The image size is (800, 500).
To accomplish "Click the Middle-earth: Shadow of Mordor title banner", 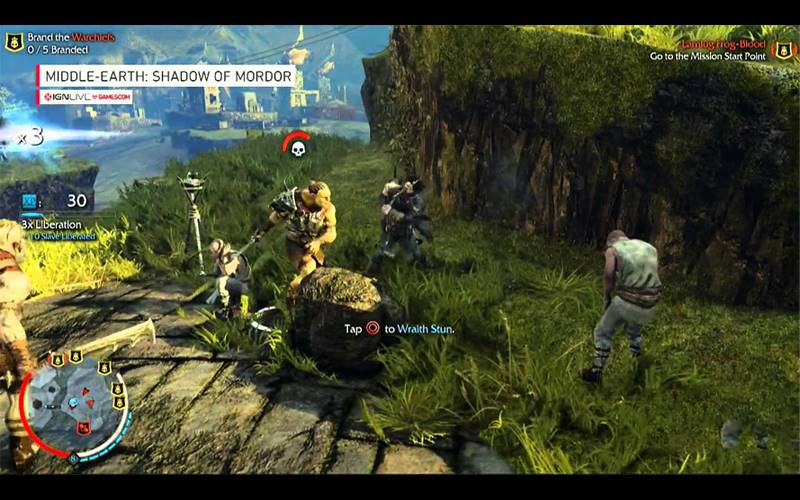I will point(166,76).
